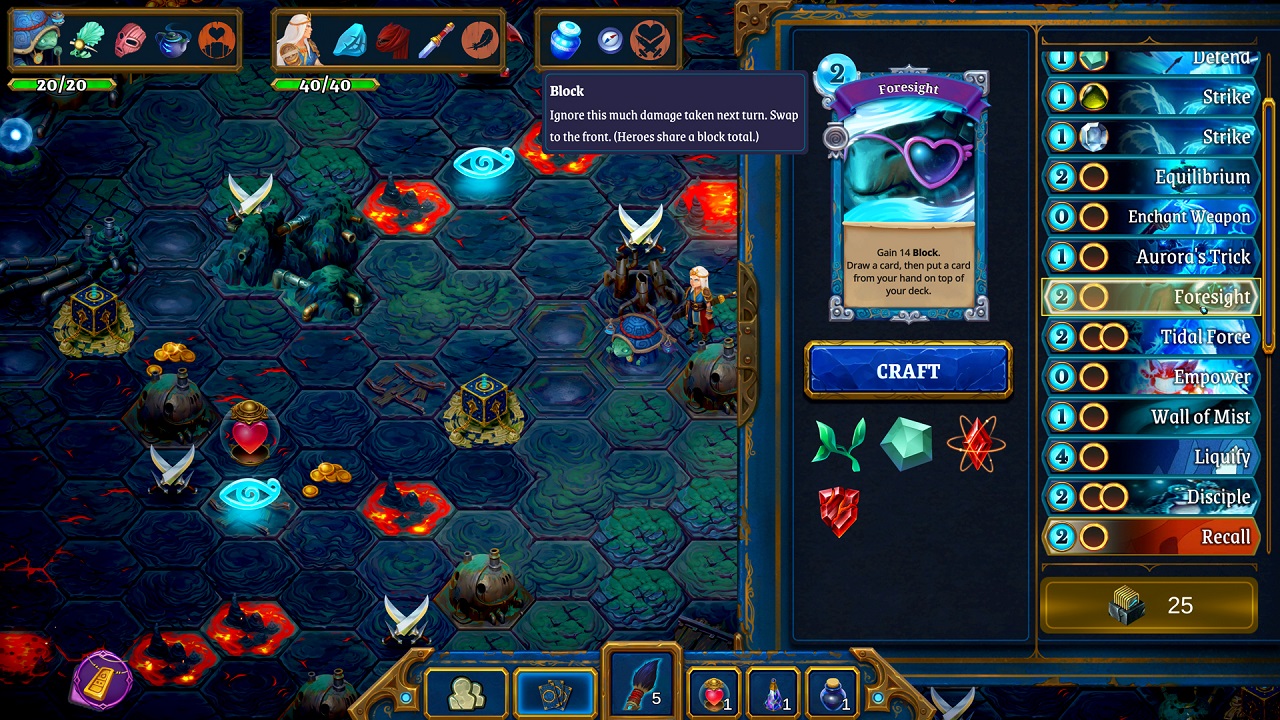Choose the red atom crystal gem
This screenshot has width=1280, height=720.
[x=976, y=443]
